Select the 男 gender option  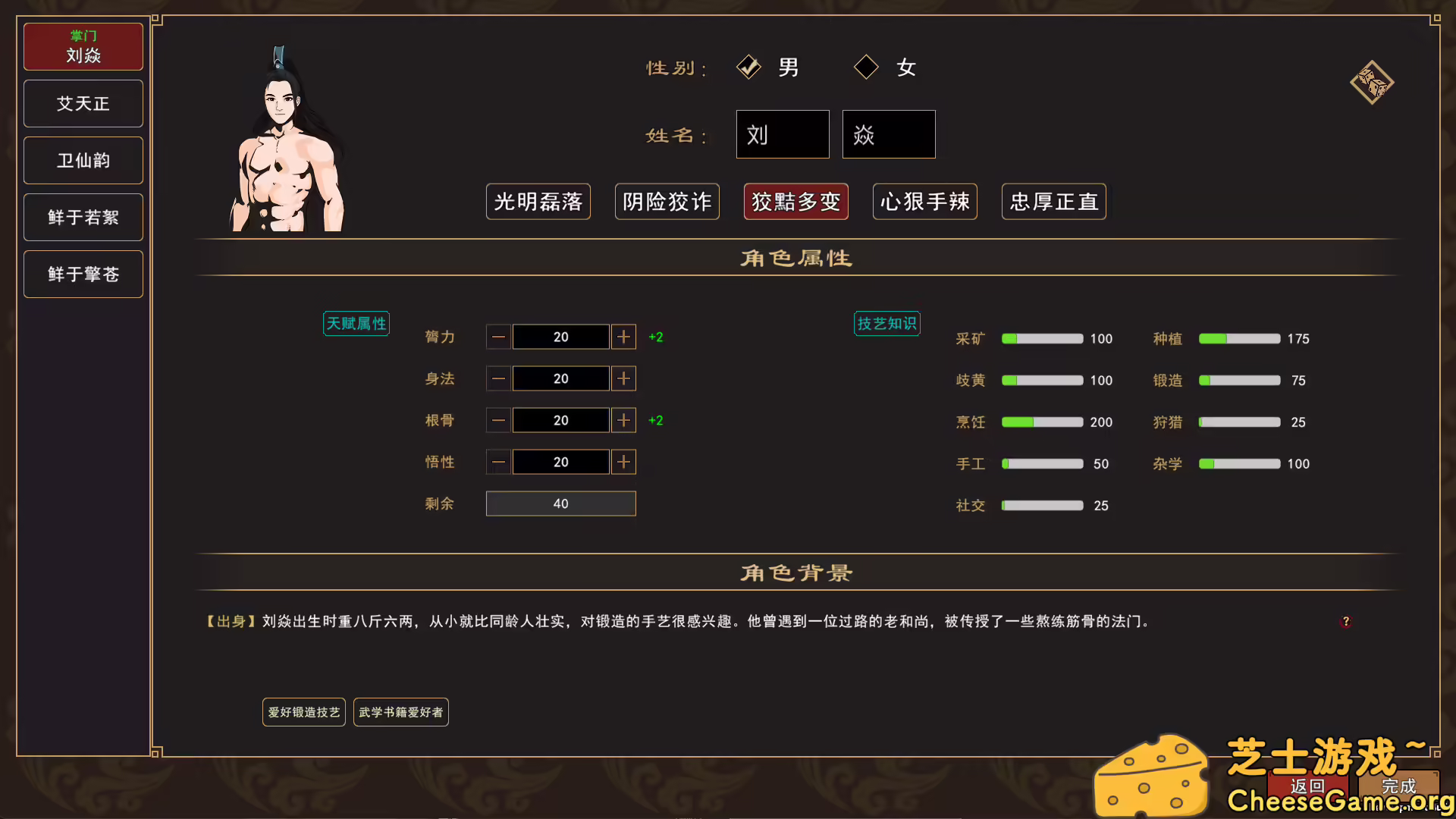pos(749,67)
